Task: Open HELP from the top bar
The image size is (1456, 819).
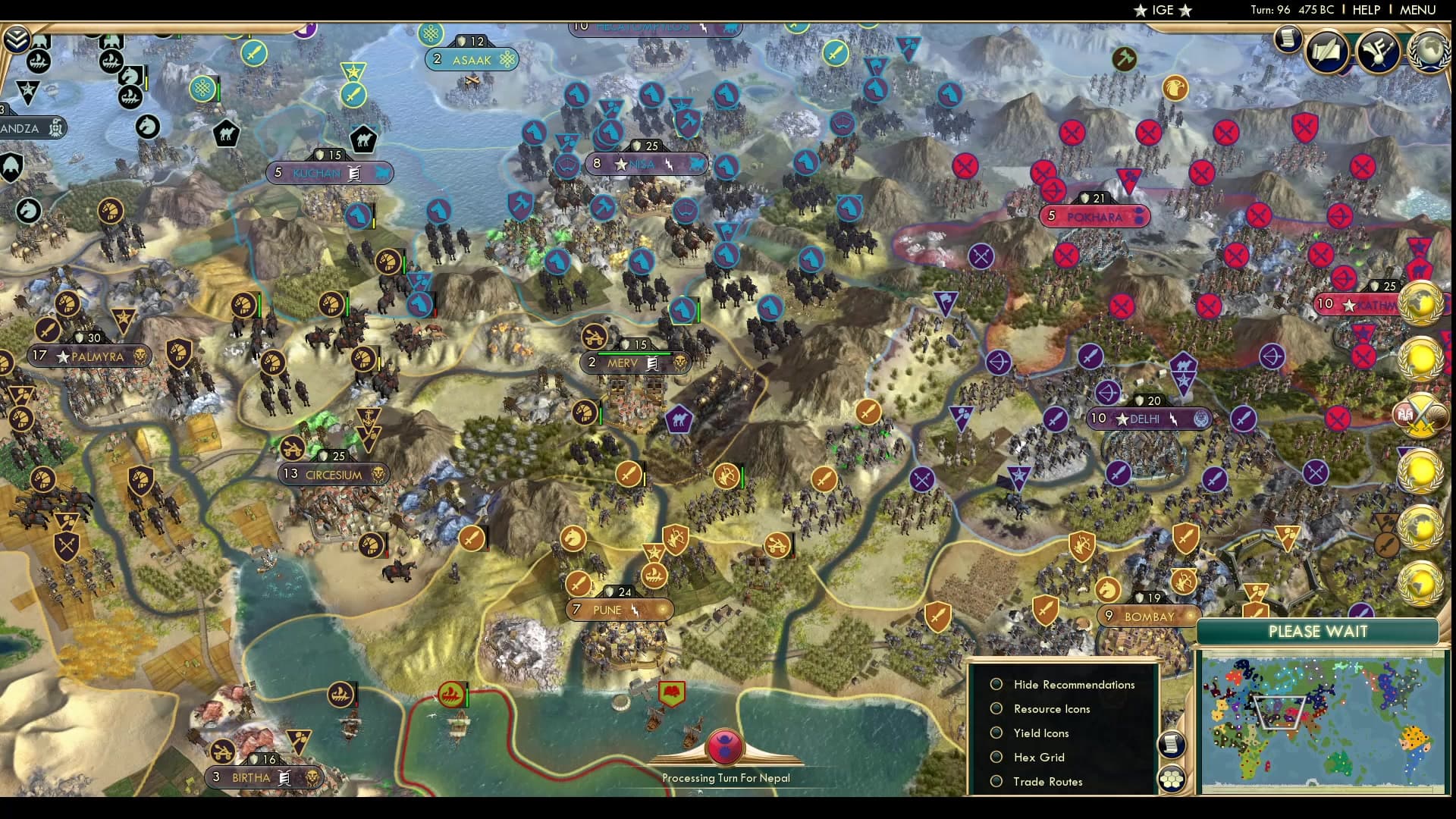Action: pos(1365,11)
